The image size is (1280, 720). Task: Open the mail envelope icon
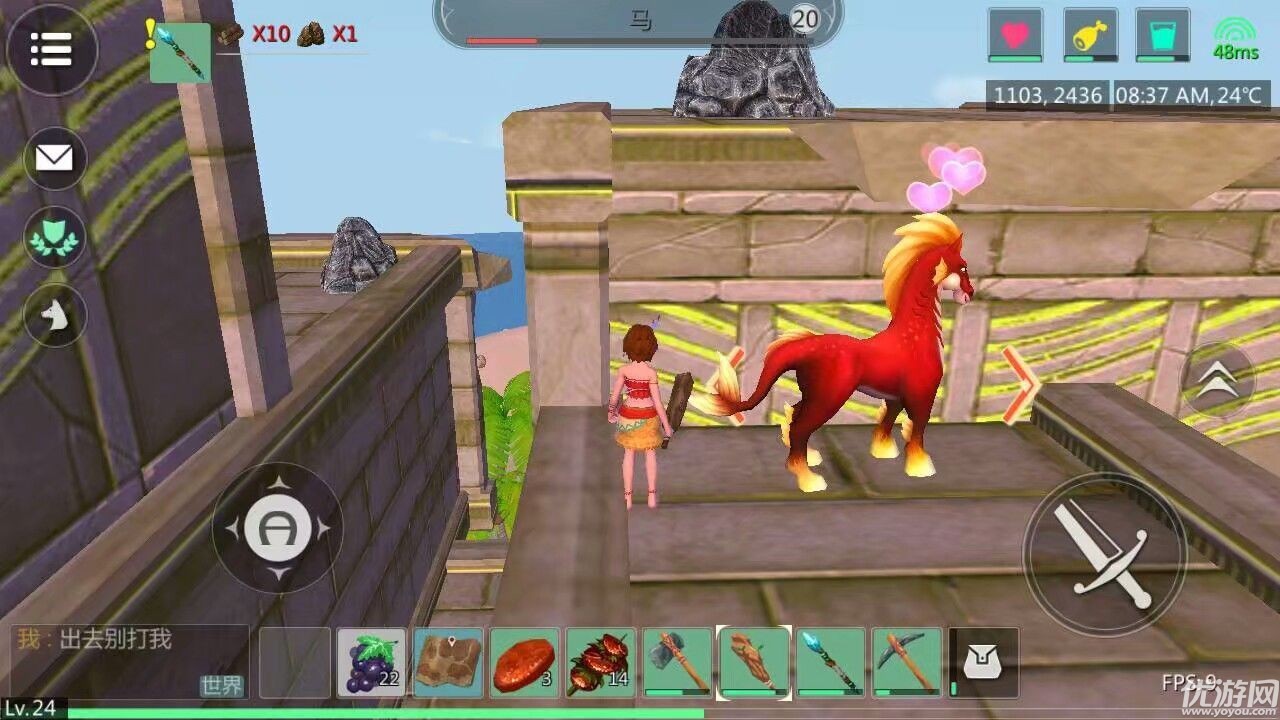(x=55, y=159)
